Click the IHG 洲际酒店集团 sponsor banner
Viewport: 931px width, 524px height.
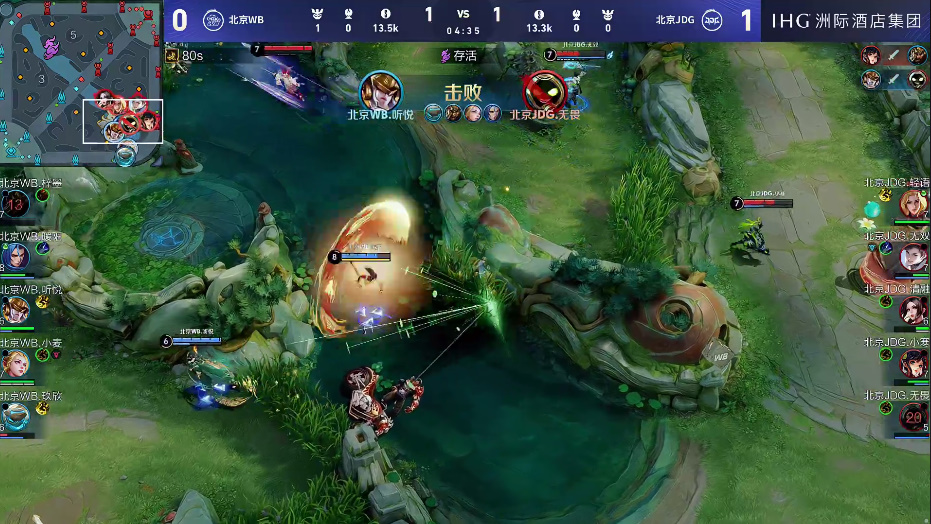pos(846,20)
